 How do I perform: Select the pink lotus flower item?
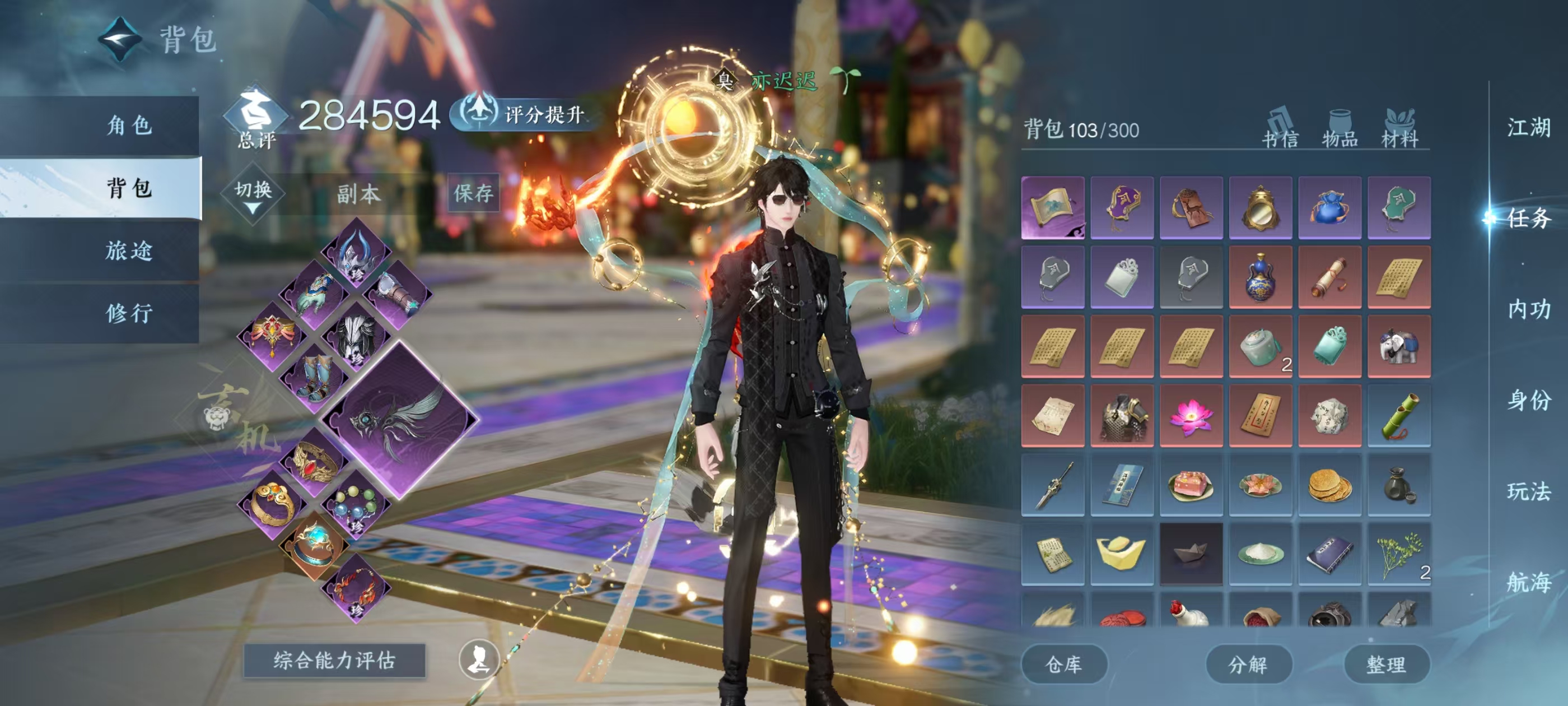1191,416
